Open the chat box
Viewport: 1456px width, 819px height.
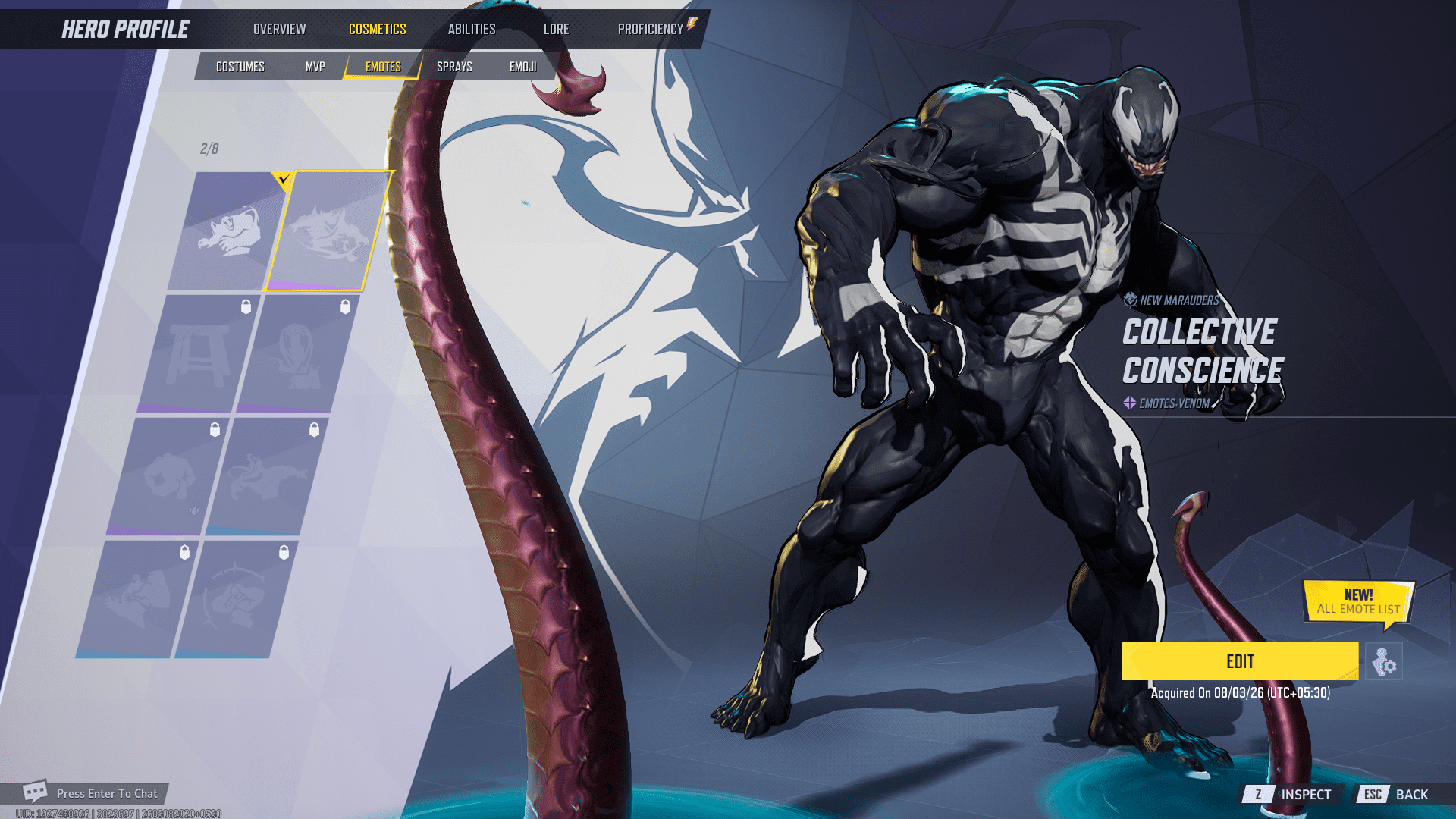tap(91, 793)
